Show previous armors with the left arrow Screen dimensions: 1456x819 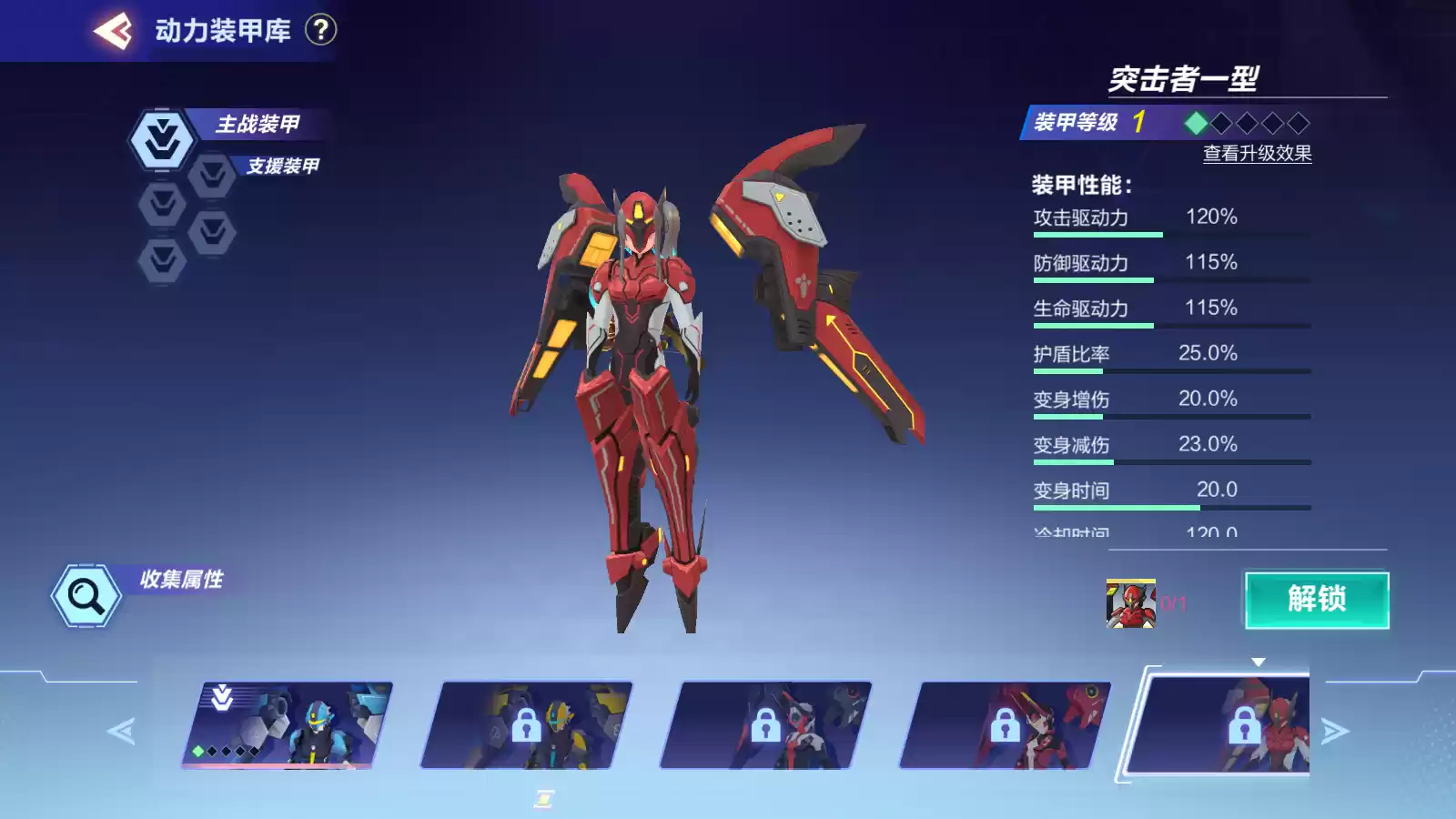click(121, 731)
